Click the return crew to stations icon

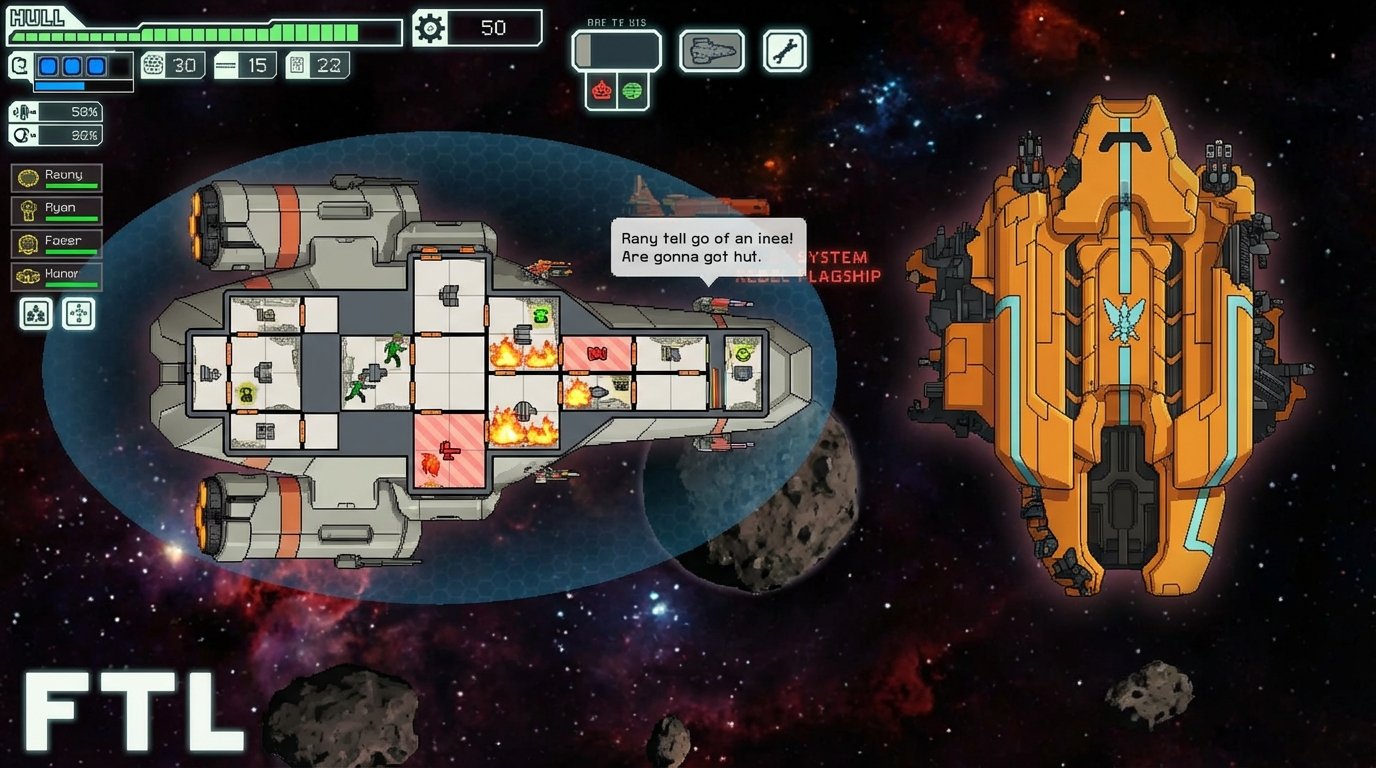(x=78, y=313)
